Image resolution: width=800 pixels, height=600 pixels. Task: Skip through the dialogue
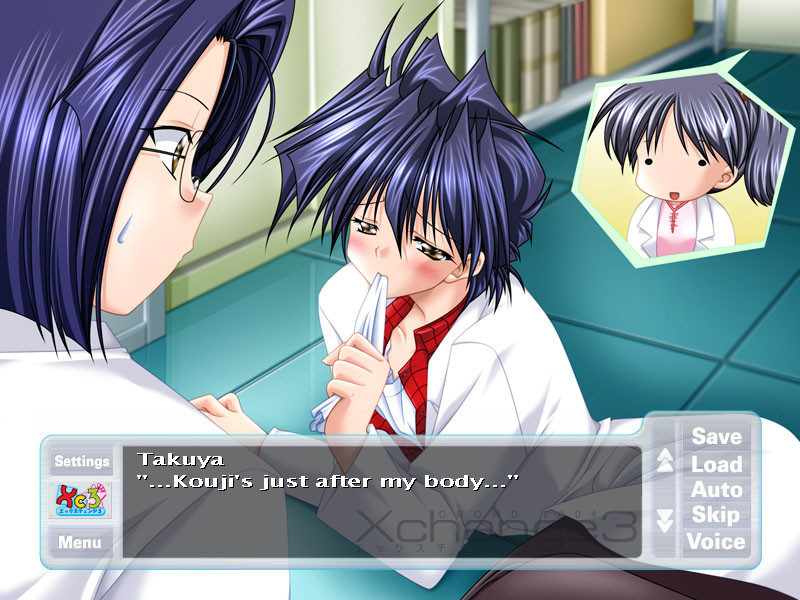tap(716, 516)
